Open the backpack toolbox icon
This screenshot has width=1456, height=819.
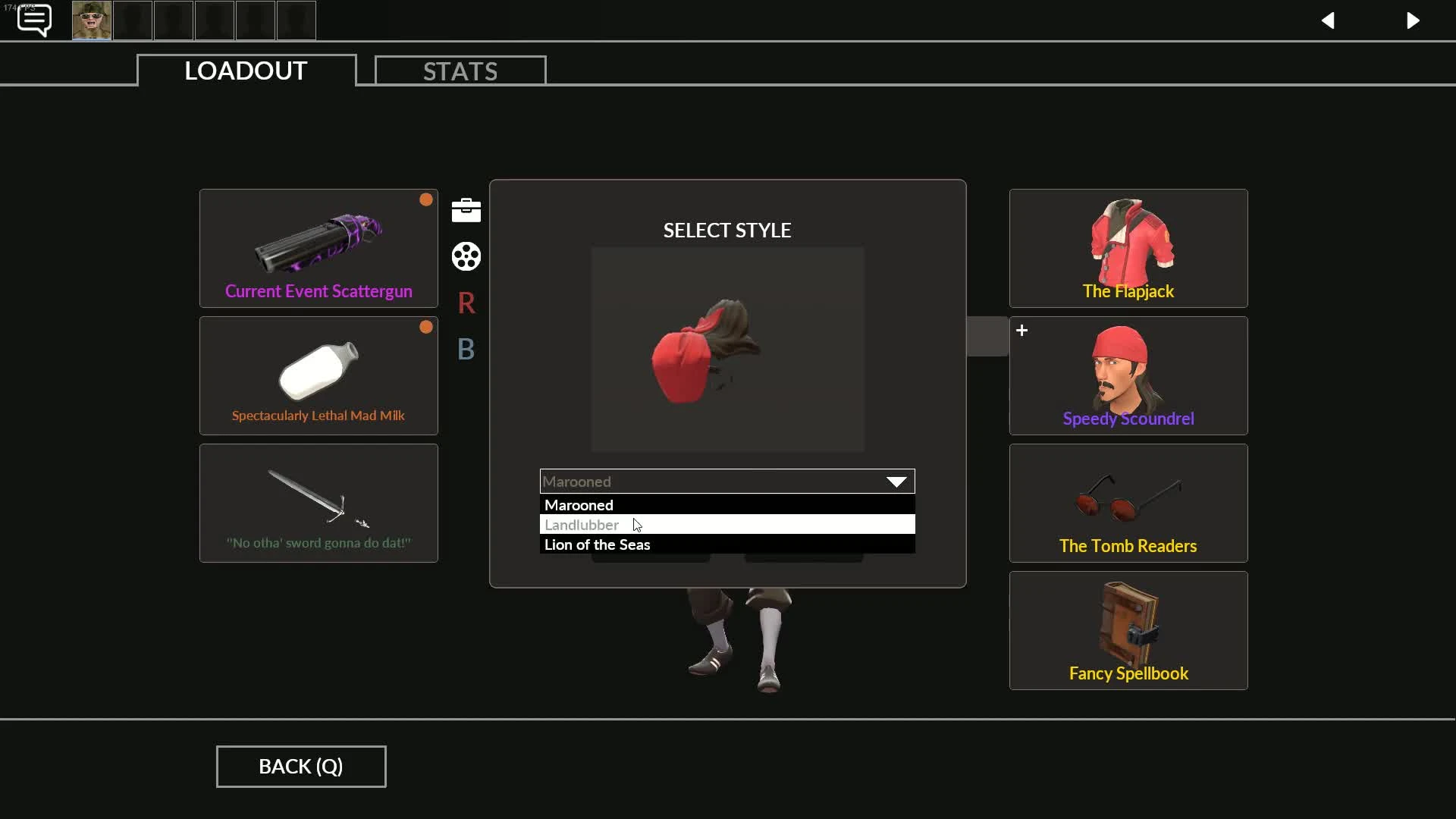[466, 210]
